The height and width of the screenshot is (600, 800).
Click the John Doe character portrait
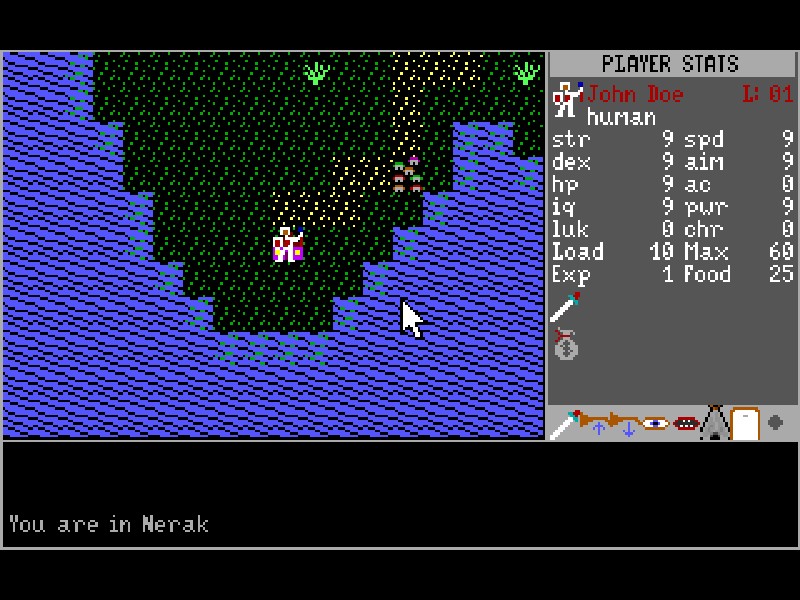(x=567, y=99)
